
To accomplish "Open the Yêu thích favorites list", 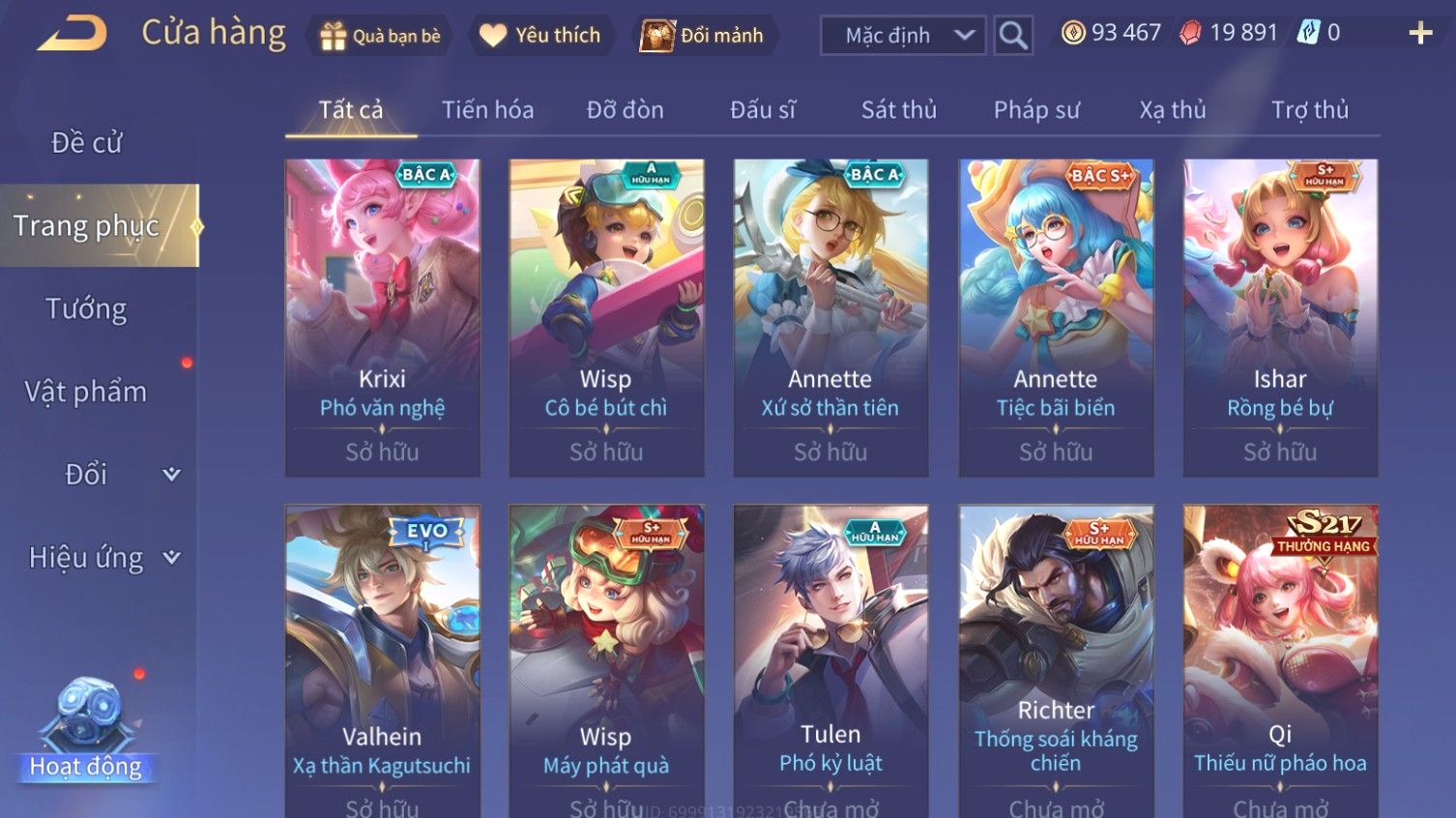I will 541,36.
